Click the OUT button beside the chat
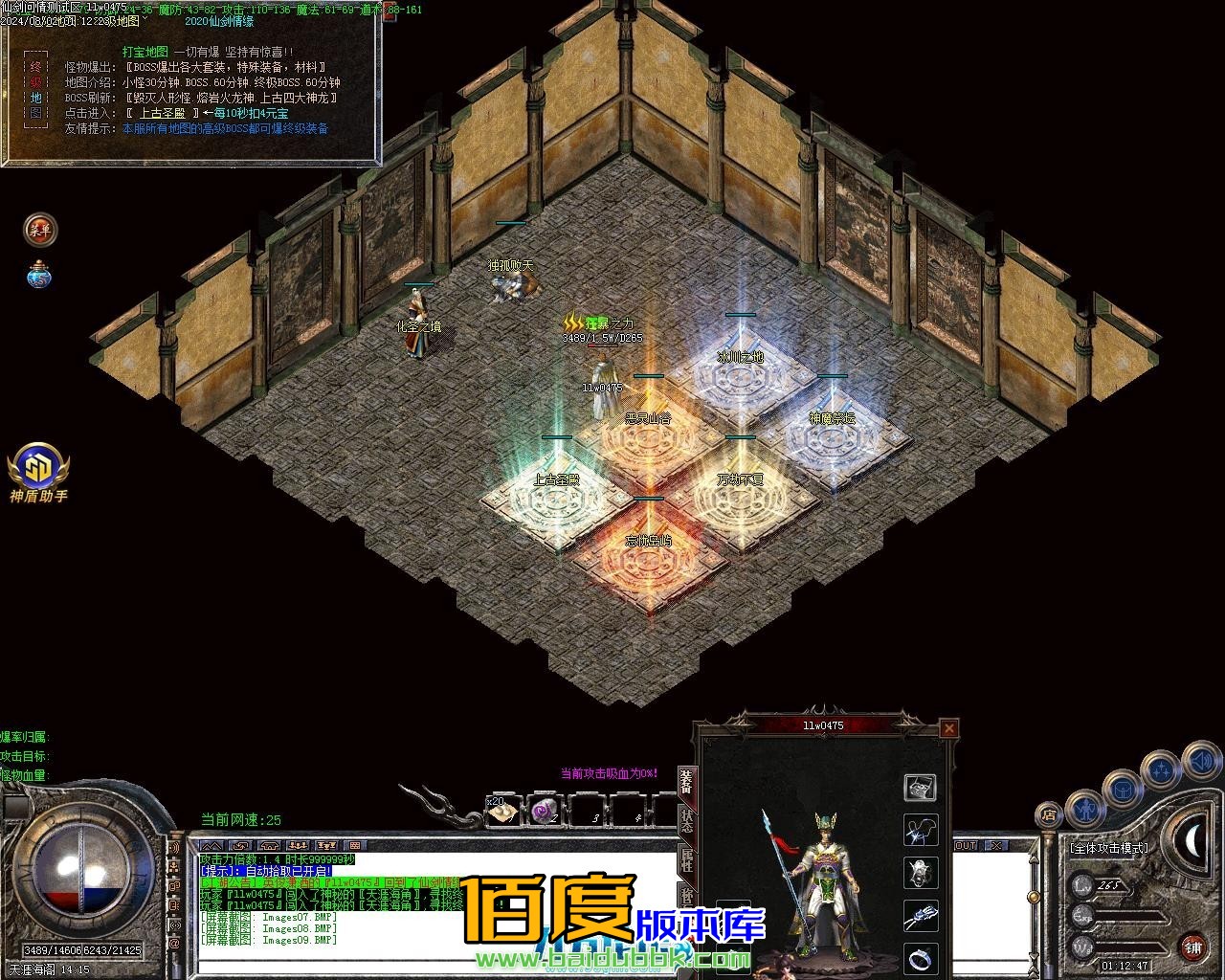The width and height of the screenshot is (1225, 980). coord(965,845)
